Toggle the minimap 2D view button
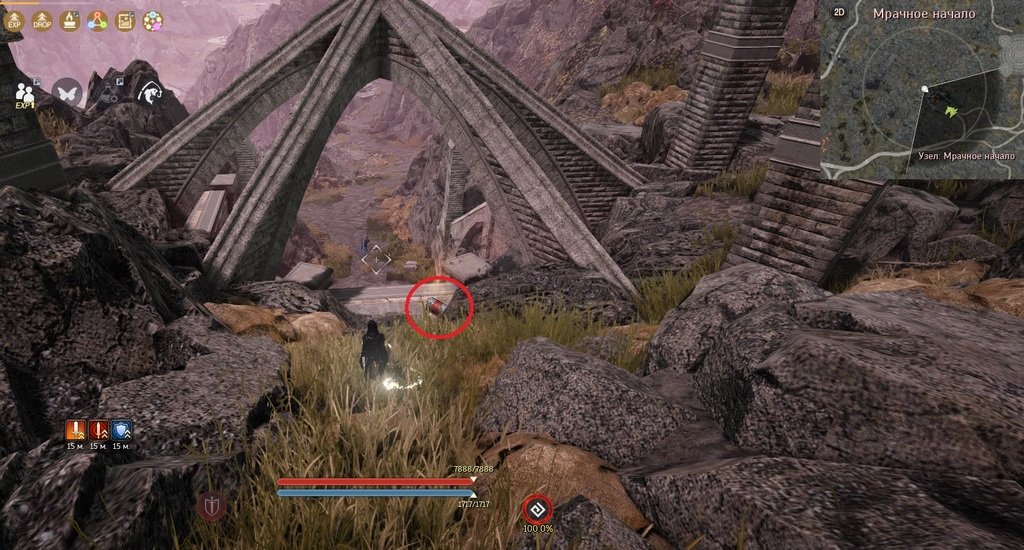The height and width of the screenshot is (550, 1024). 839,14
